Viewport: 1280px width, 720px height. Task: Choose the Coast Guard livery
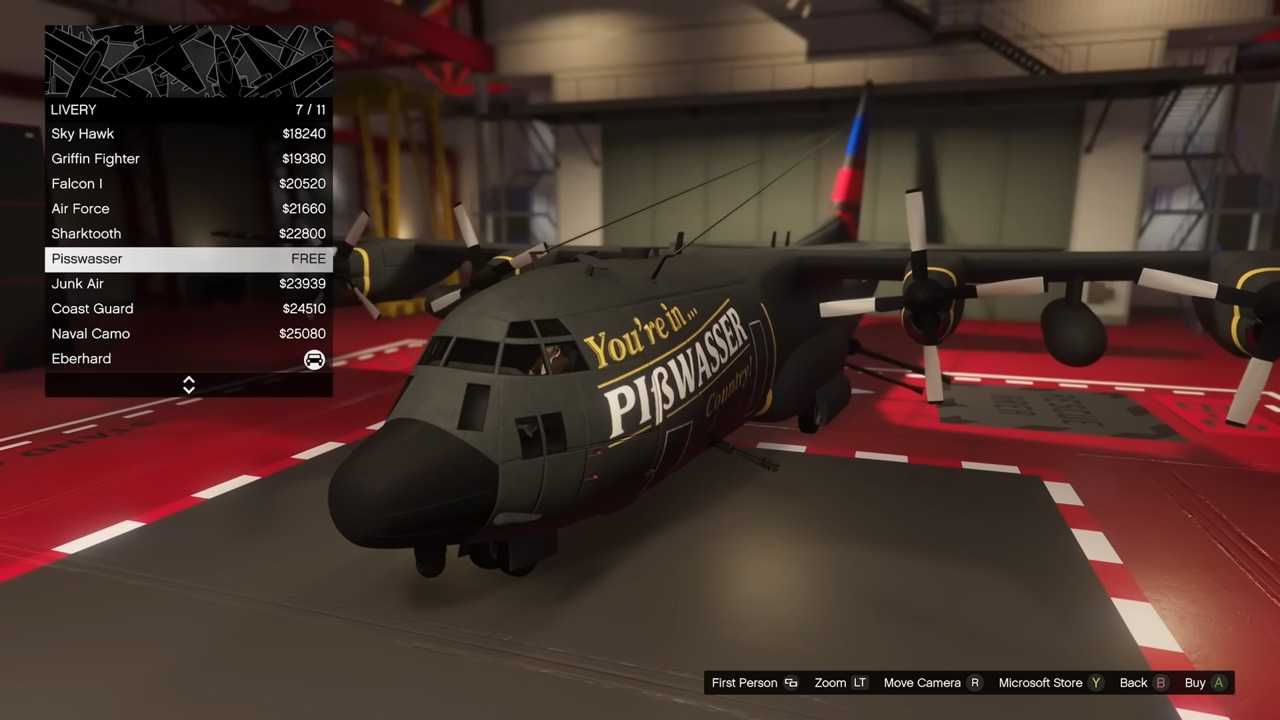coord(188,309)
